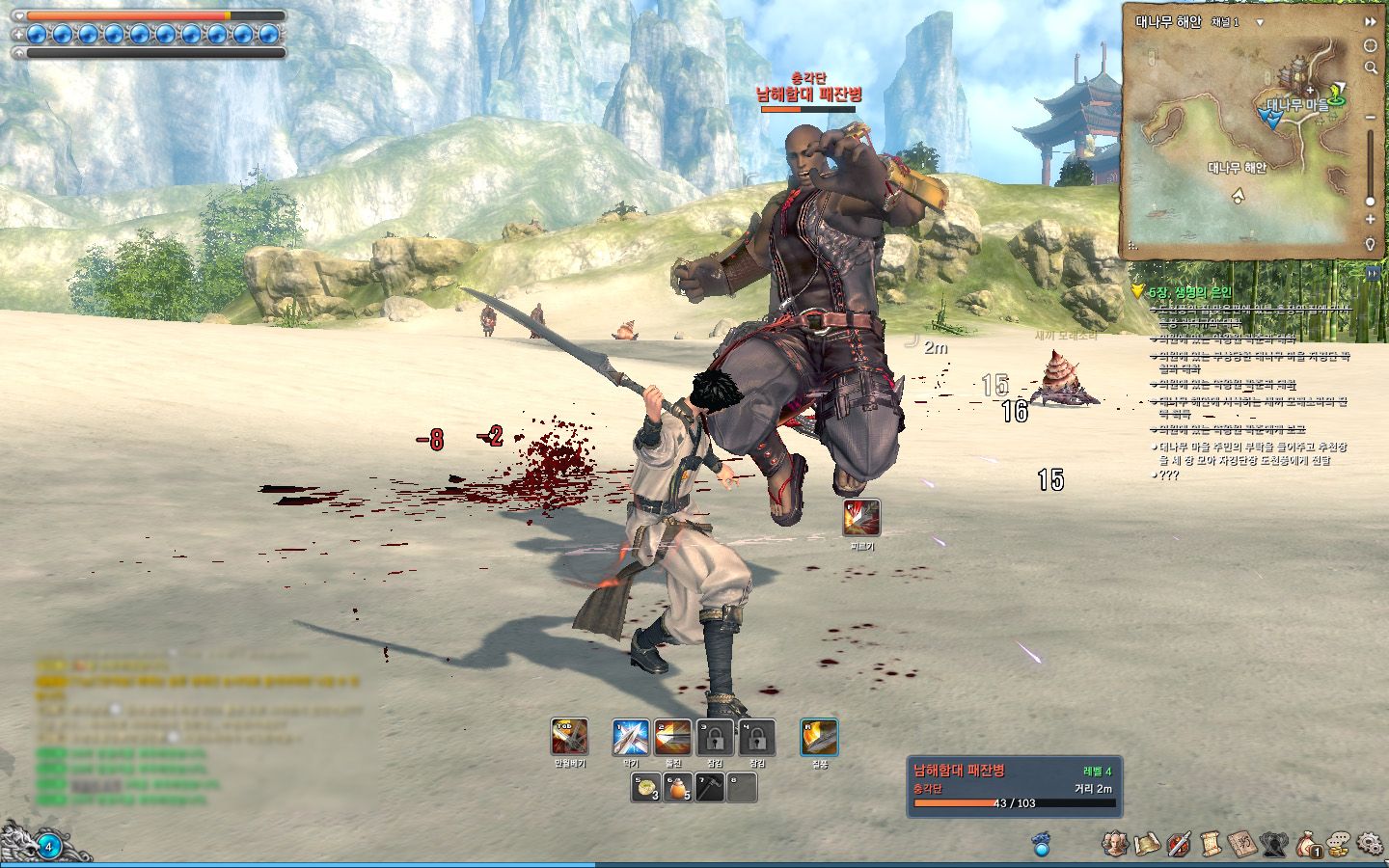Drink the orange potion in slot 6
1389x868 pixels.
click(677, 788)
